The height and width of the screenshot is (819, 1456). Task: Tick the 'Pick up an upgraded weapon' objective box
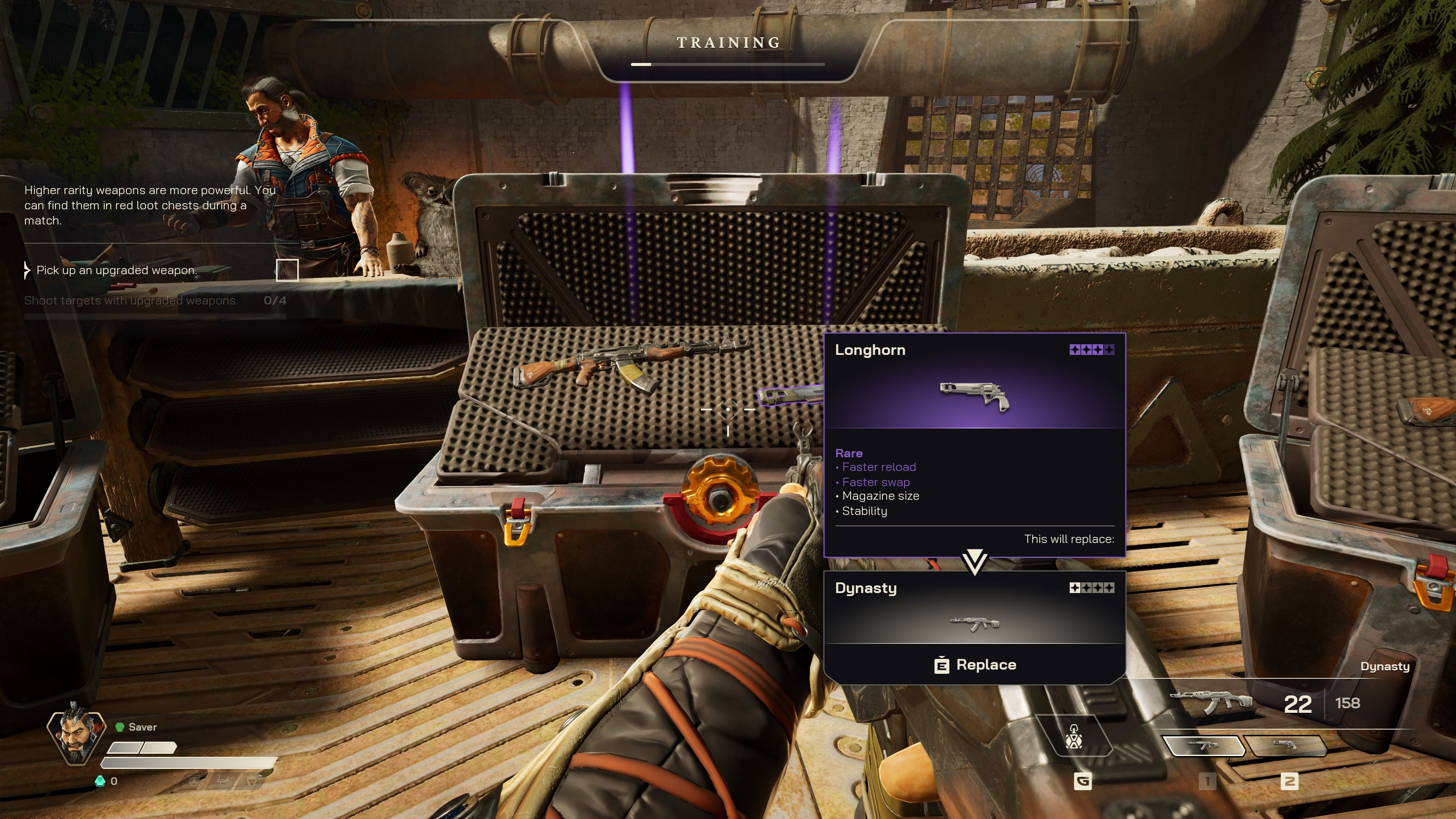click(287, 270)
